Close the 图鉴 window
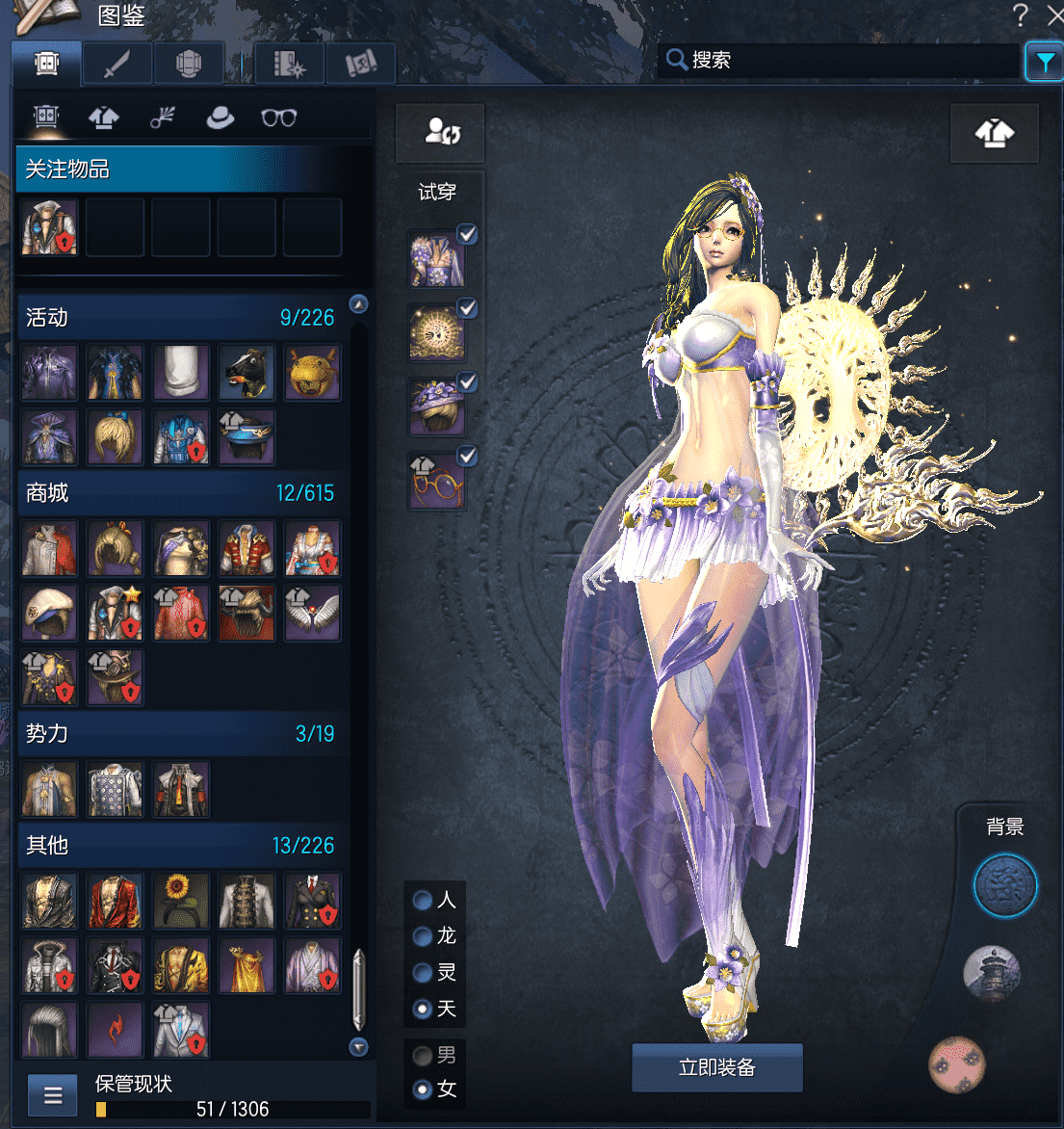1064x1129 pixels. pos(1054,14)
